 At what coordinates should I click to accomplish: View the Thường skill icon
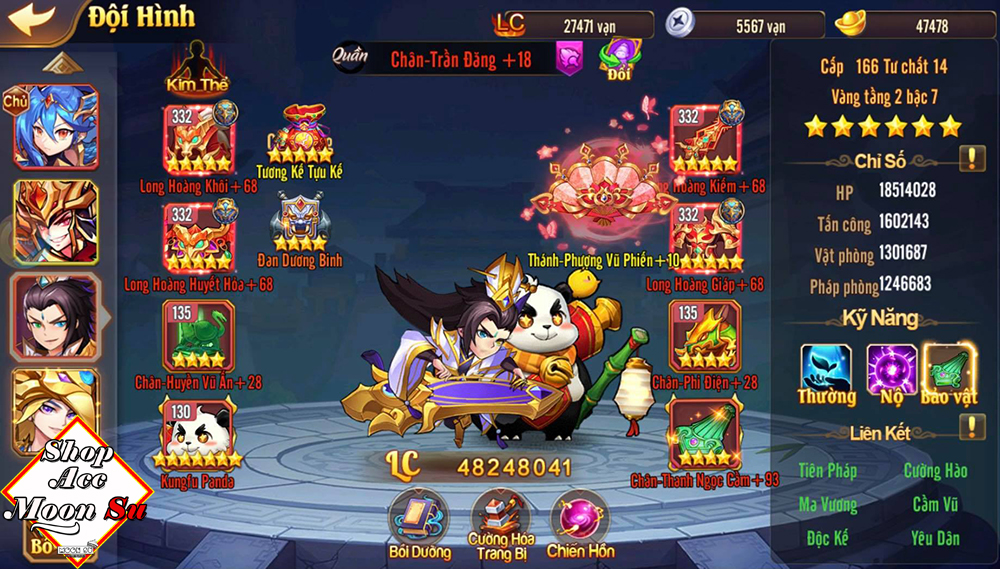pos(826,368)
